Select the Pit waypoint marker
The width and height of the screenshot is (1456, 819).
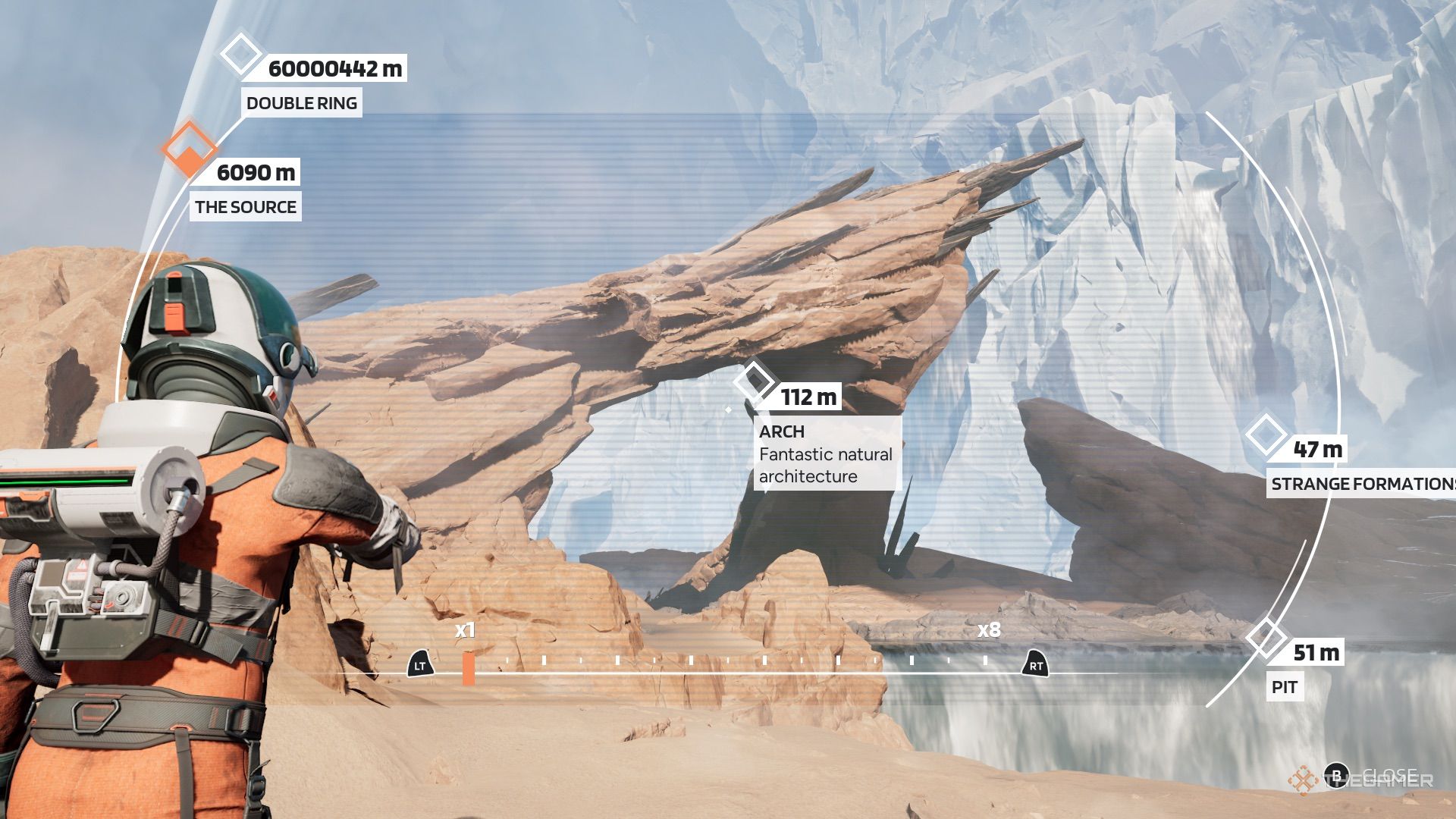coord(1266,638)
